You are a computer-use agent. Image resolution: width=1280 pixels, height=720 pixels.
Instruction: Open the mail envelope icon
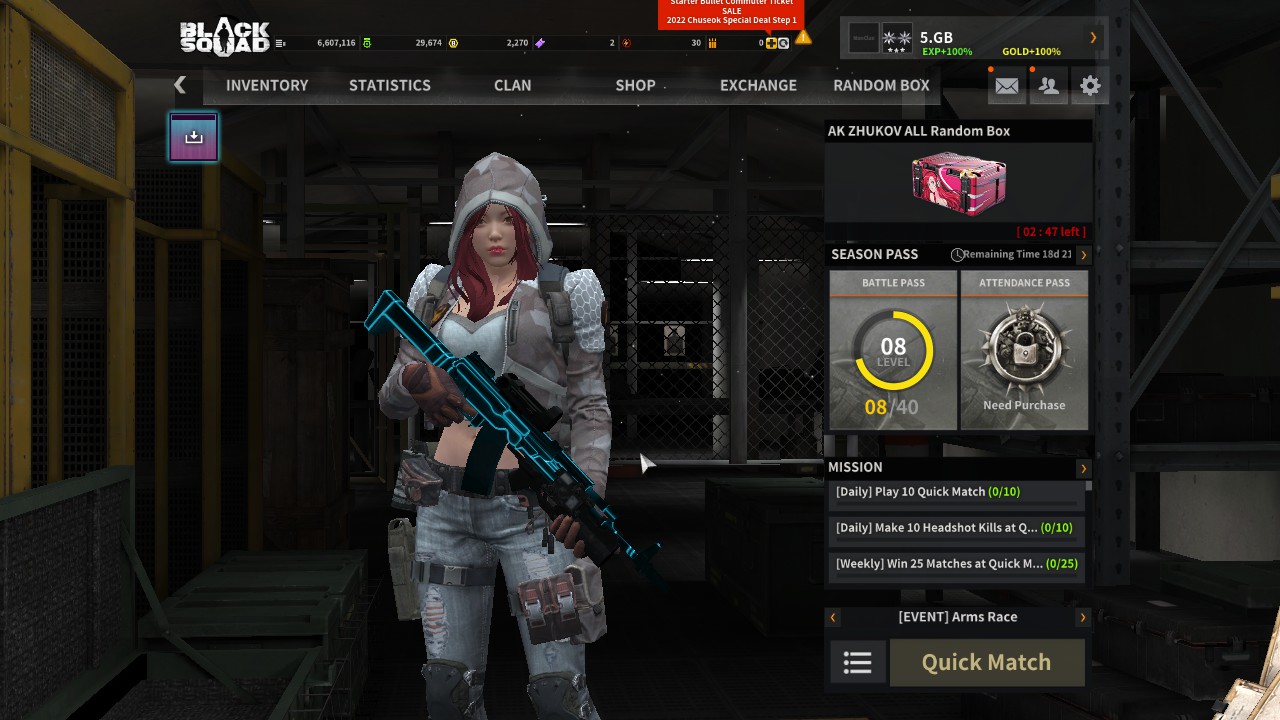click(1007, 86)
